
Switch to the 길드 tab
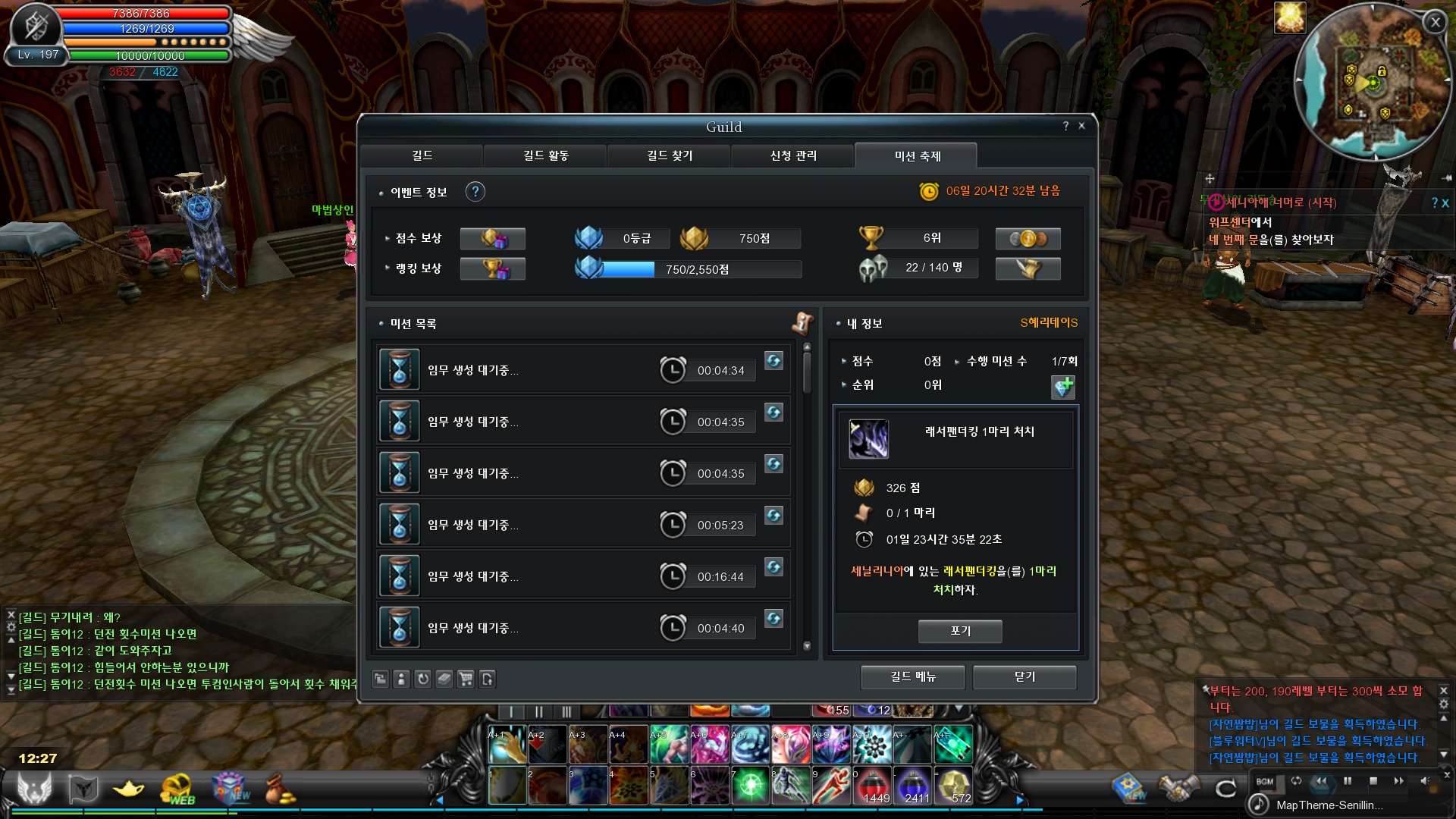click(x=422, y=155)
